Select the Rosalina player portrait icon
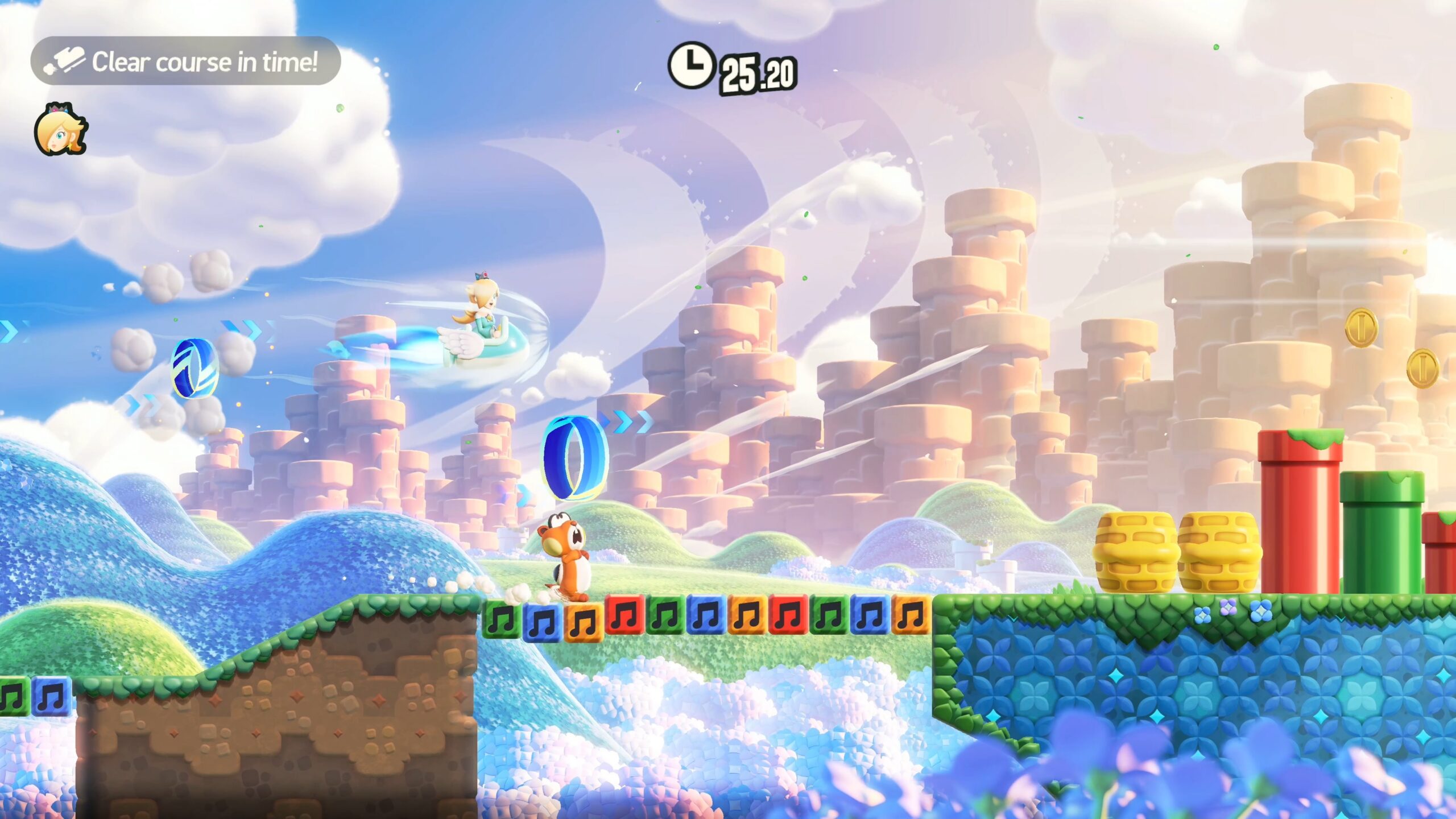The width and height of the screenshot is (1456, 819). tap(60, 130)
